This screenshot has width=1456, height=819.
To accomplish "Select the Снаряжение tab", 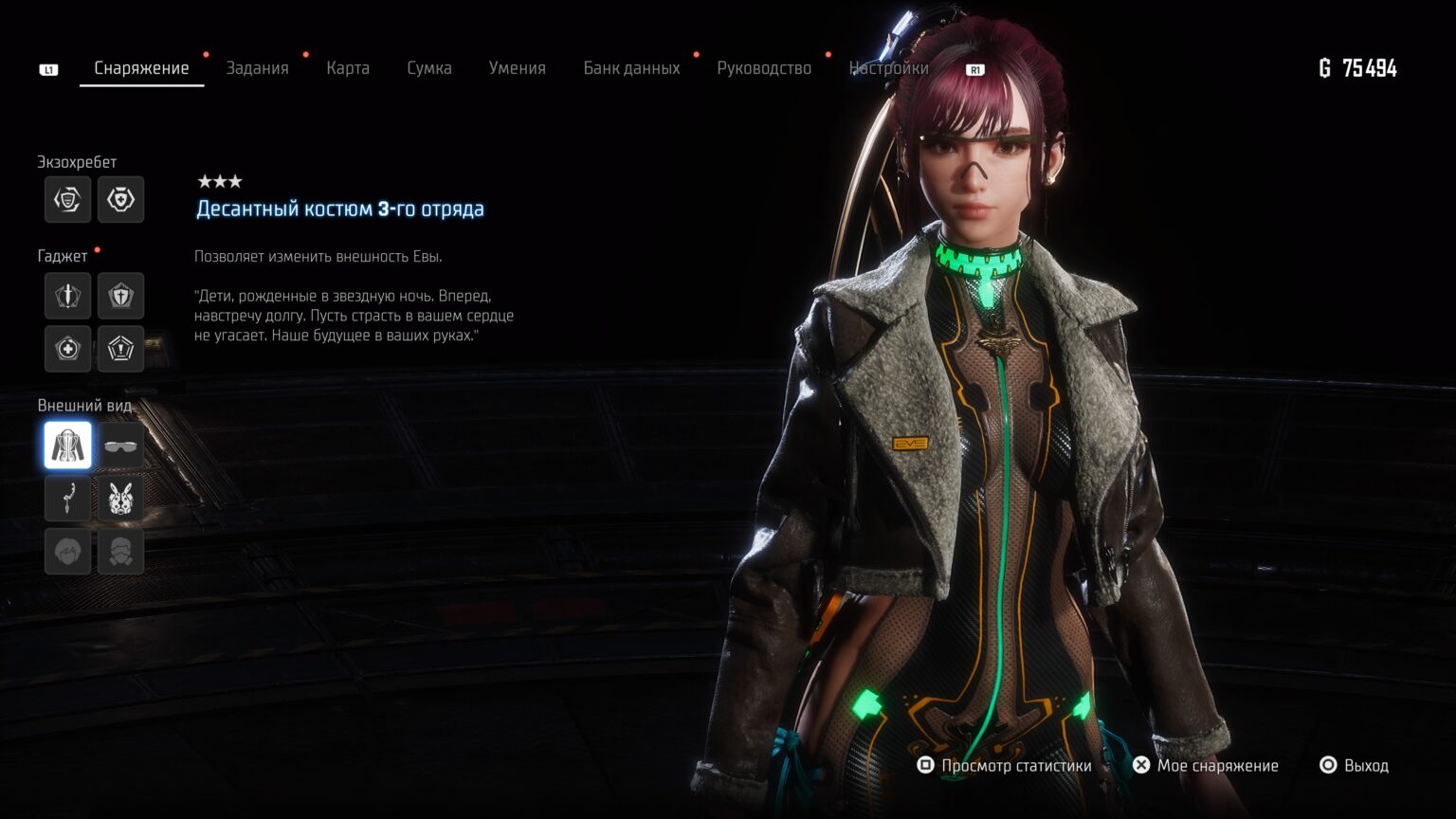I will (141, 68).
